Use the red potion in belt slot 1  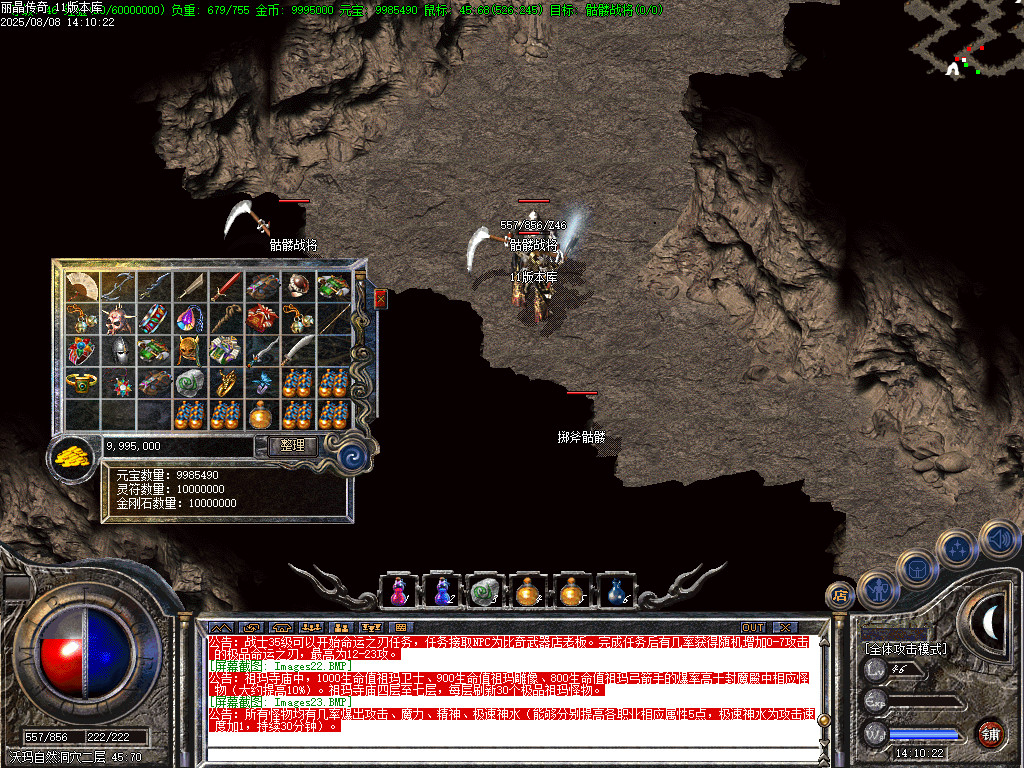coord(399,592)
